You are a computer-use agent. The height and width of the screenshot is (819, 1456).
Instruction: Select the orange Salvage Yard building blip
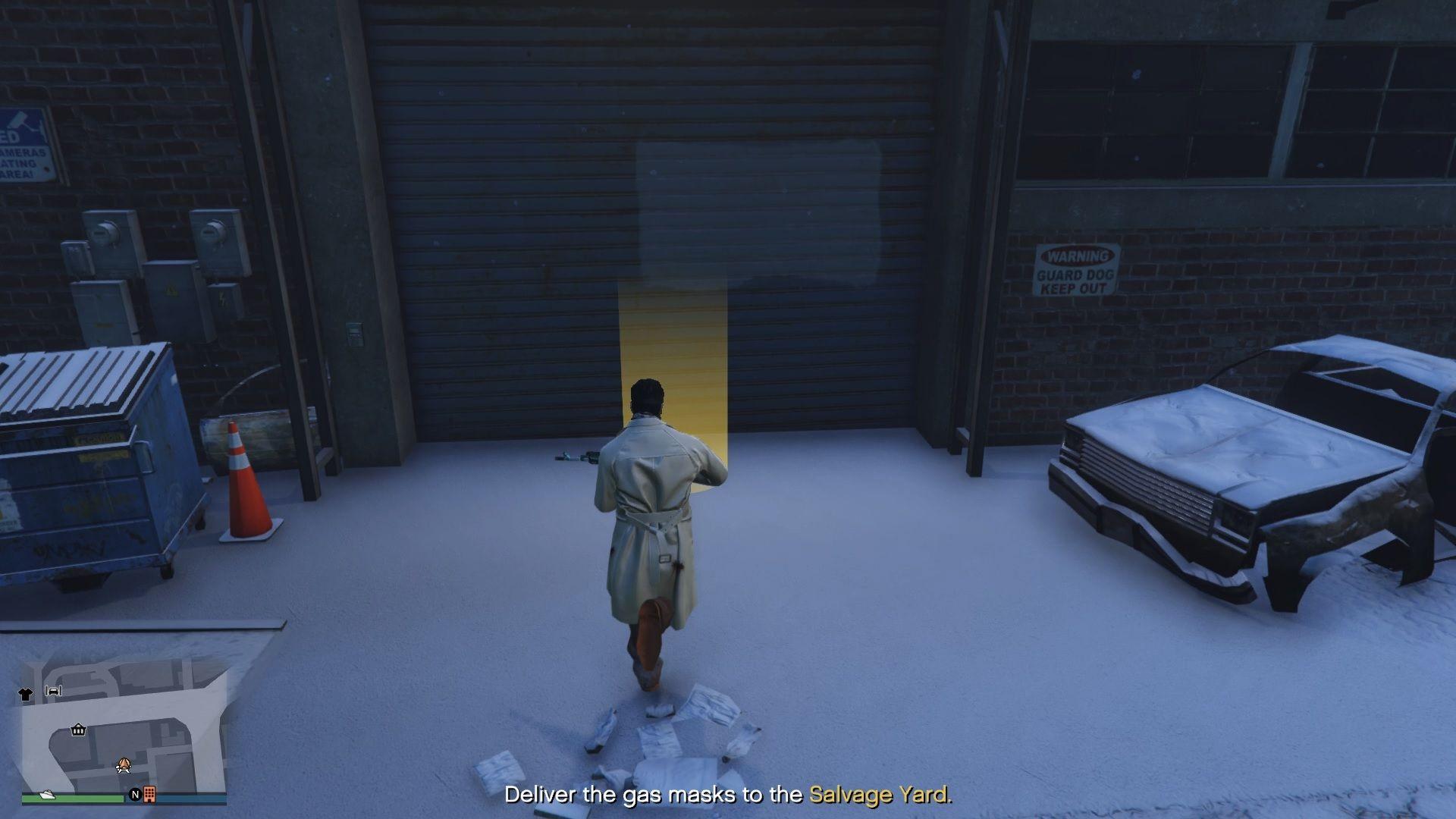(x=149, y=795)
